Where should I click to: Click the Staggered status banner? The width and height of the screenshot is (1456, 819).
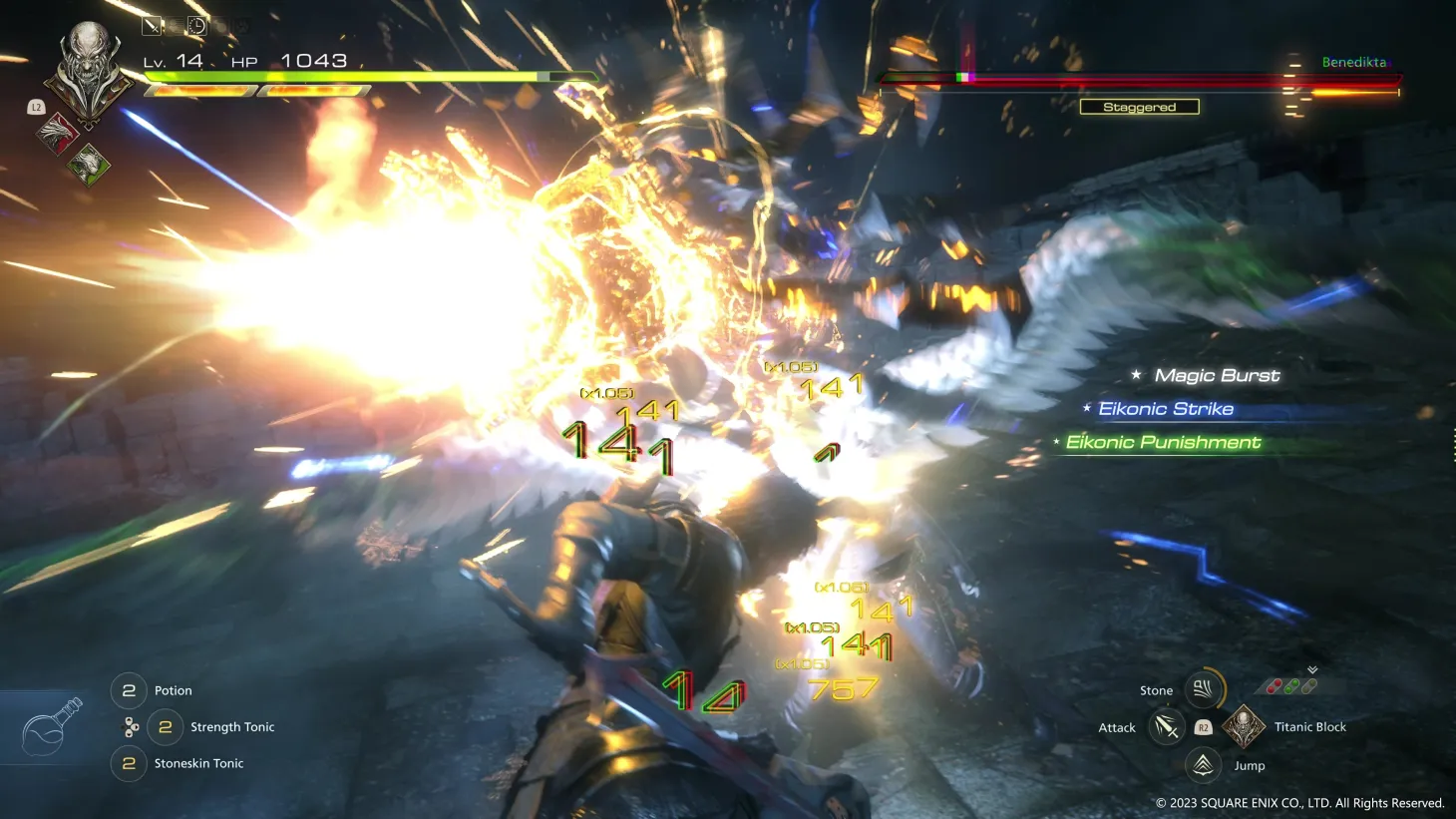[x=1139, y=106]
